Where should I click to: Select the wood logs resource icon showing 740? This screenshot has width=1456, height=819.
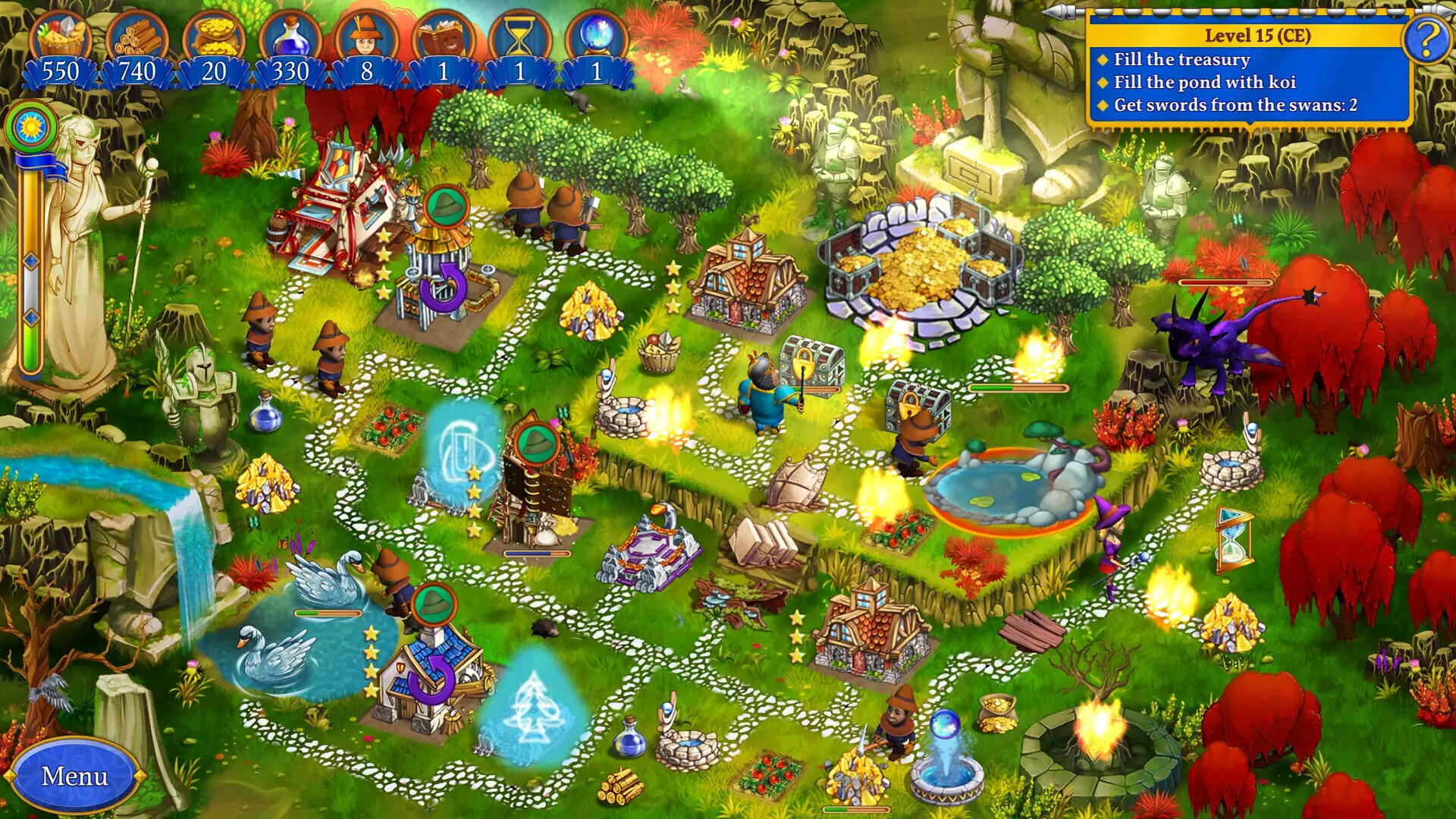tap(140, 34)
